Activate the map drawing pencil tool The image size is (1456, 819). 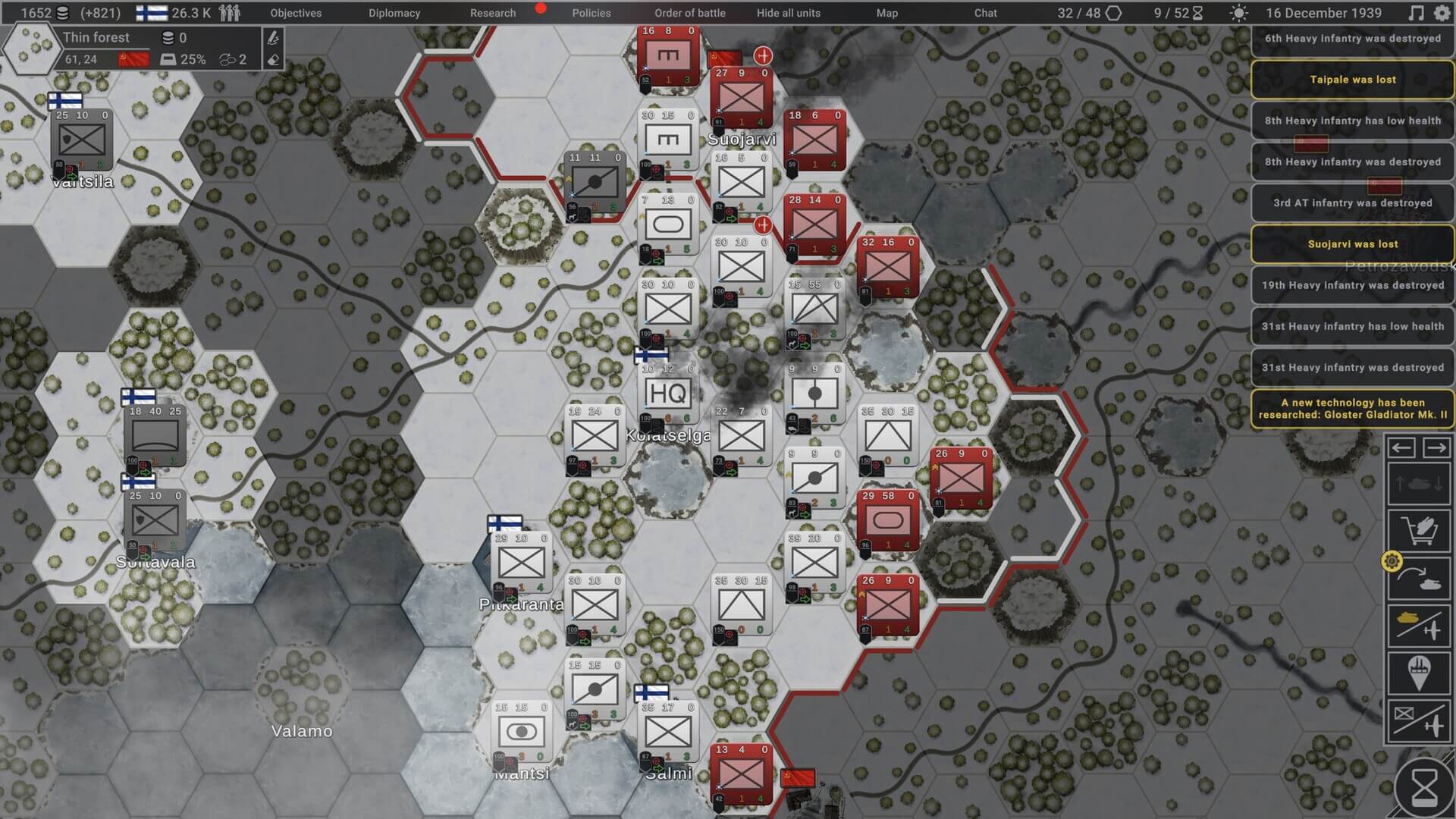pos(273,38)
